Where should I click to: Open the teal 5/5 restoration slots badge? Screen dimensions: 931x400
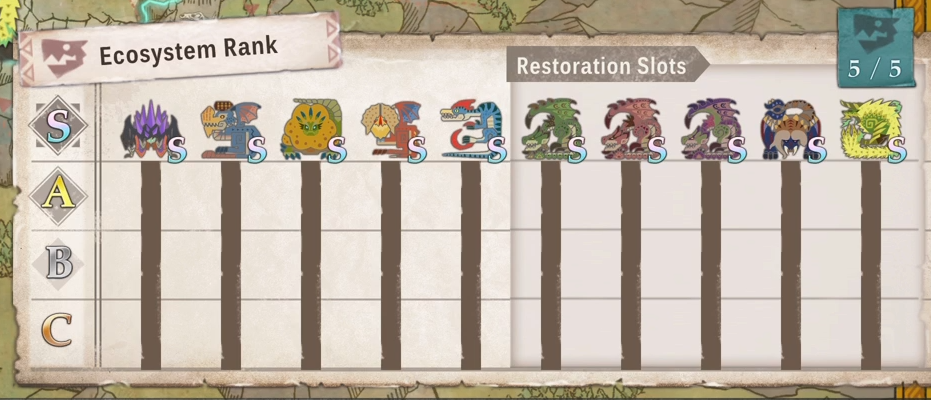[x=874, y=50]
